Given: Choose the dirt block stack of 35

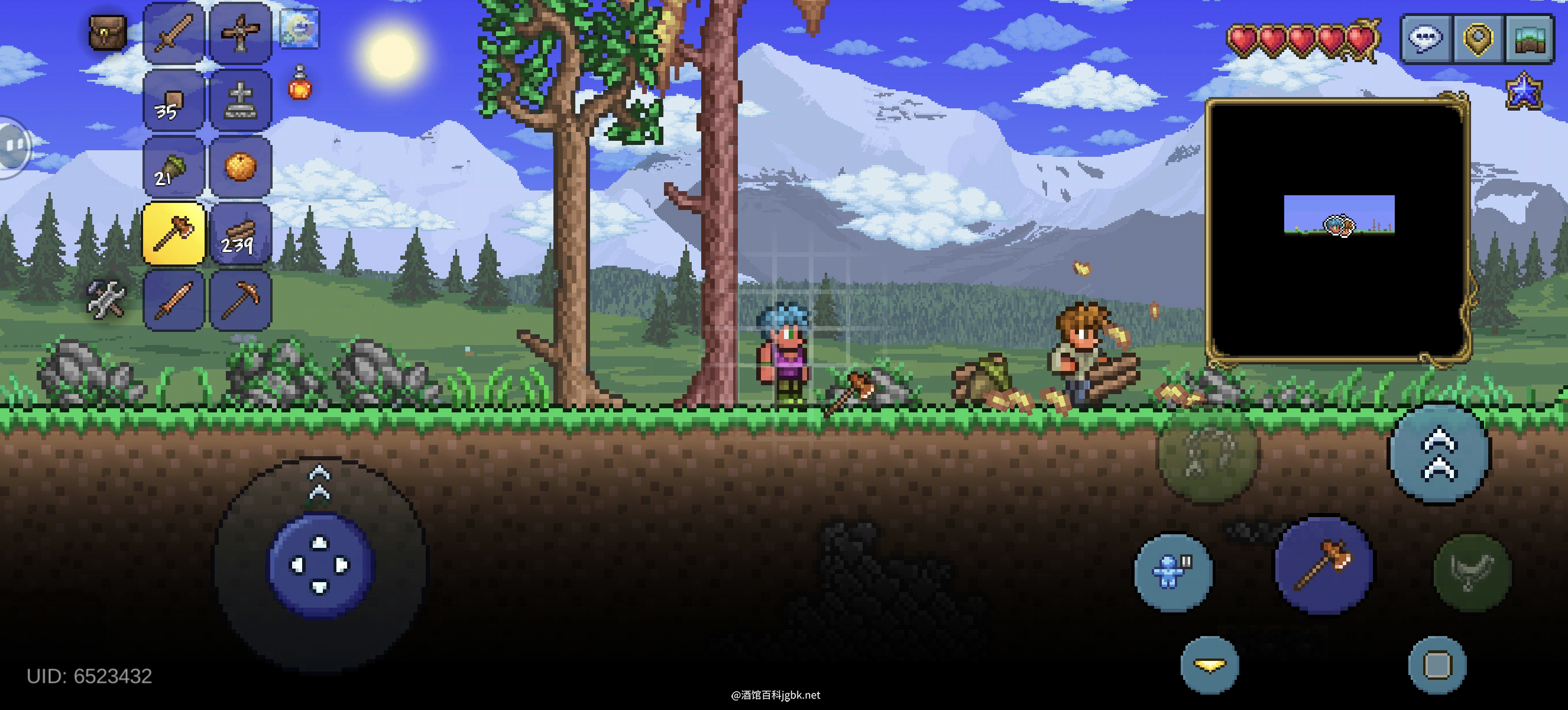Looking at the screenshot, I should click(x=174, y=101).
